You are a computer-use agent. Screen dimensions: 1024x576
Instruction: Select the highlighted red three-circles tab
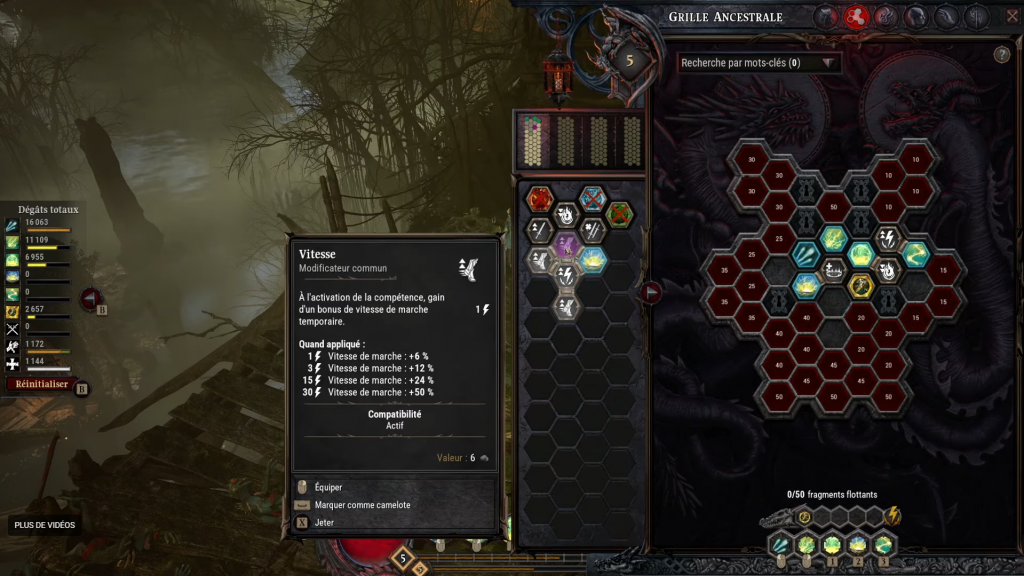tap(855, 16)
